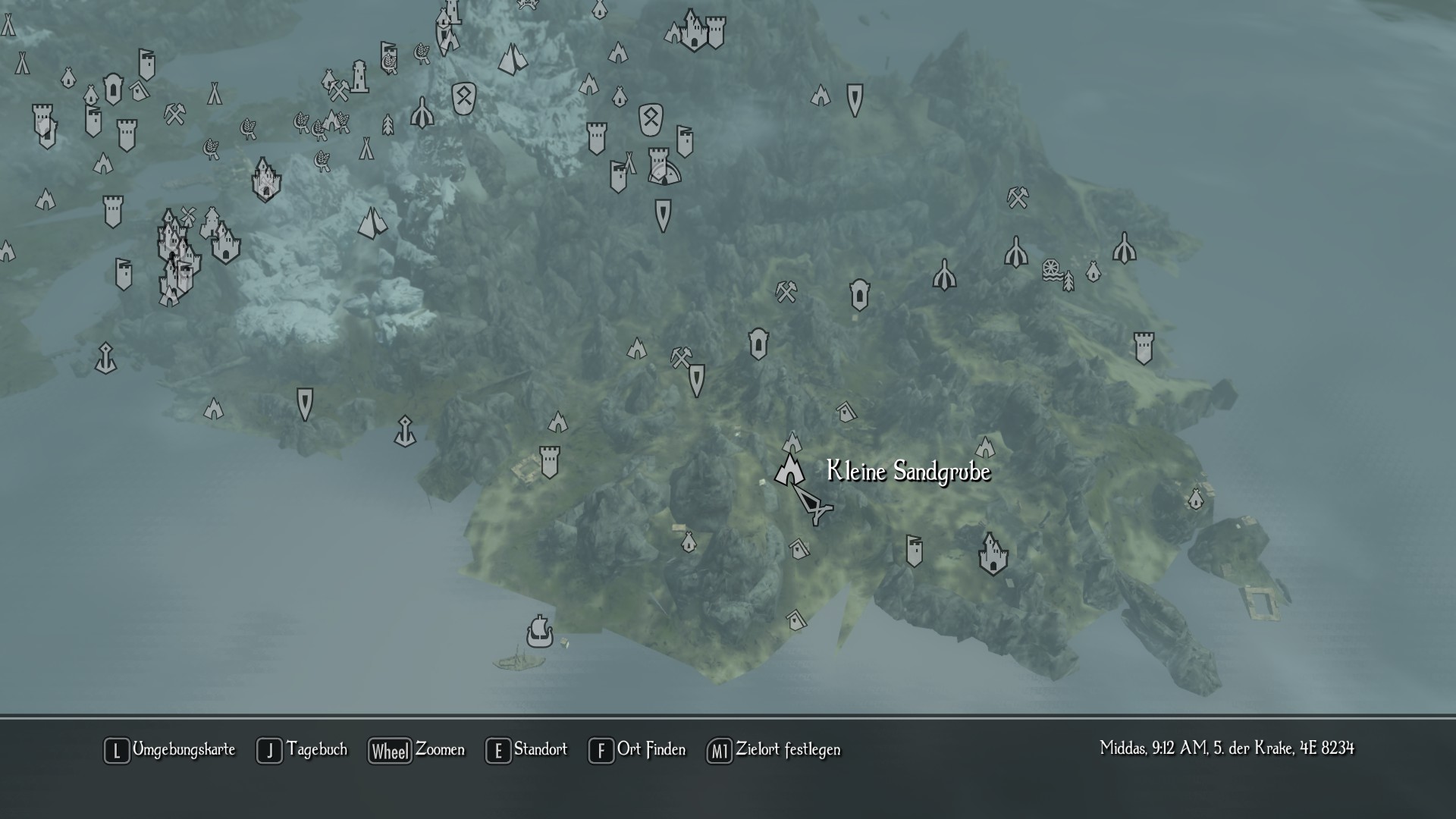The image size is (1456, 819).
Task: Click the half-dome shaped map marker
Action: click(x=665, y=174)
